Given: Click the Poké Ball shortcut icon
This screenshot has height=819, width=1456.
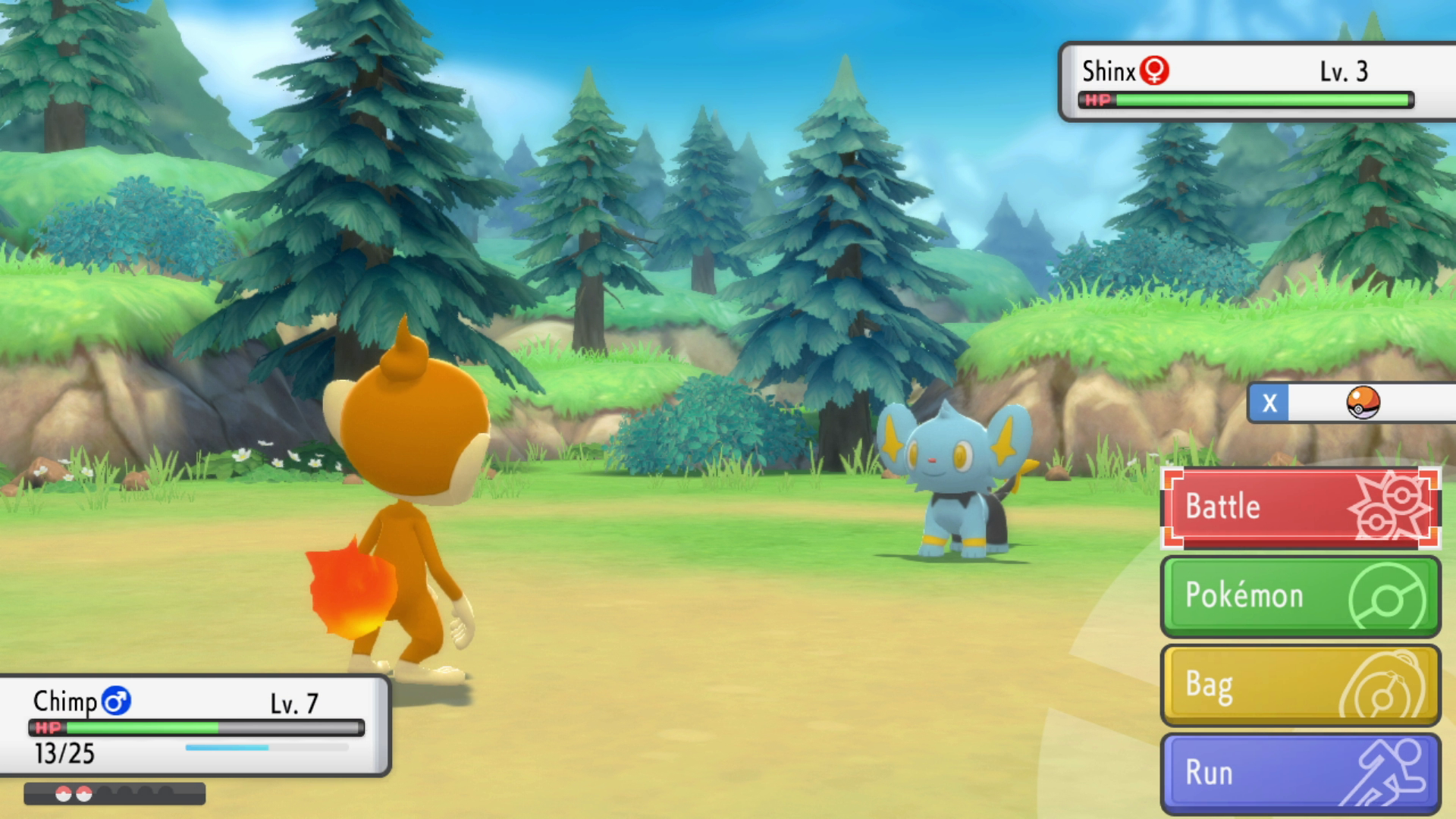Looking at the screenshot, I should tap(1363, 403).
